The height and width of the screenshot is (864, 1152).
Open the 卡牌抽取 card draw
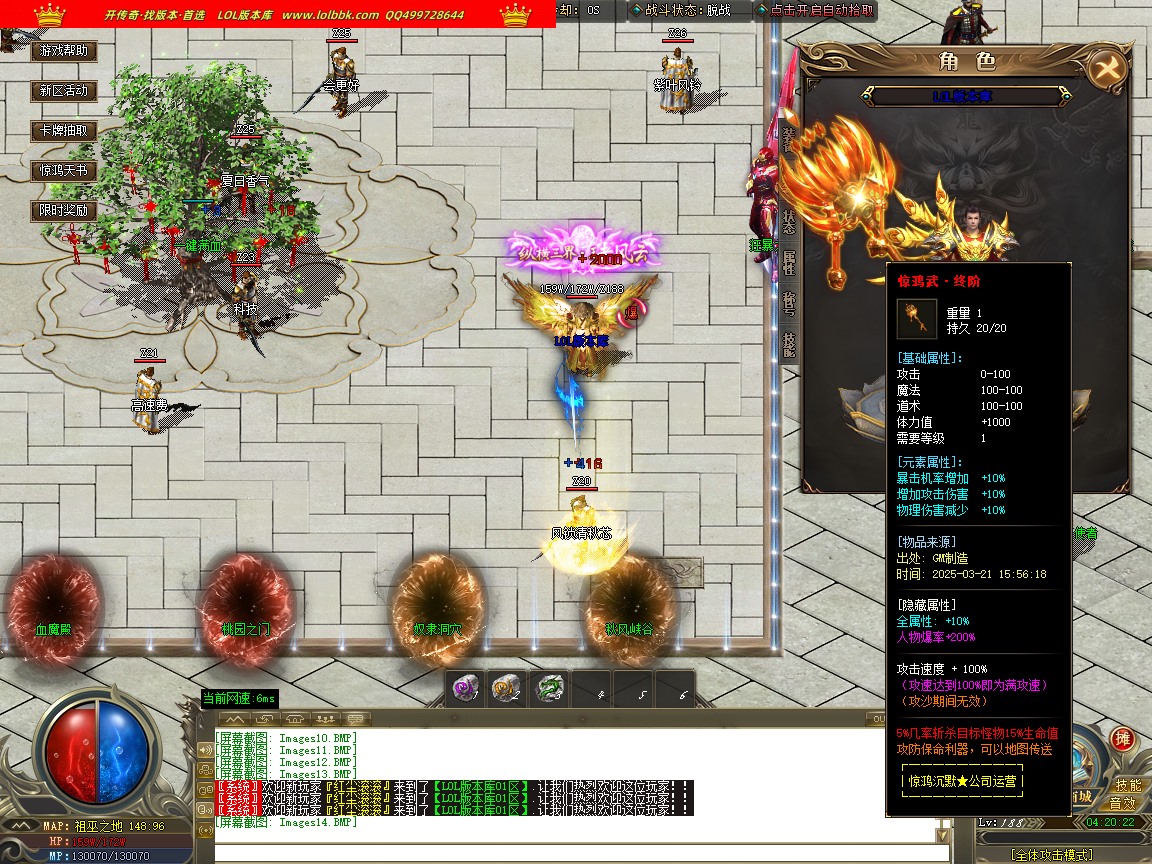(64, 130)
